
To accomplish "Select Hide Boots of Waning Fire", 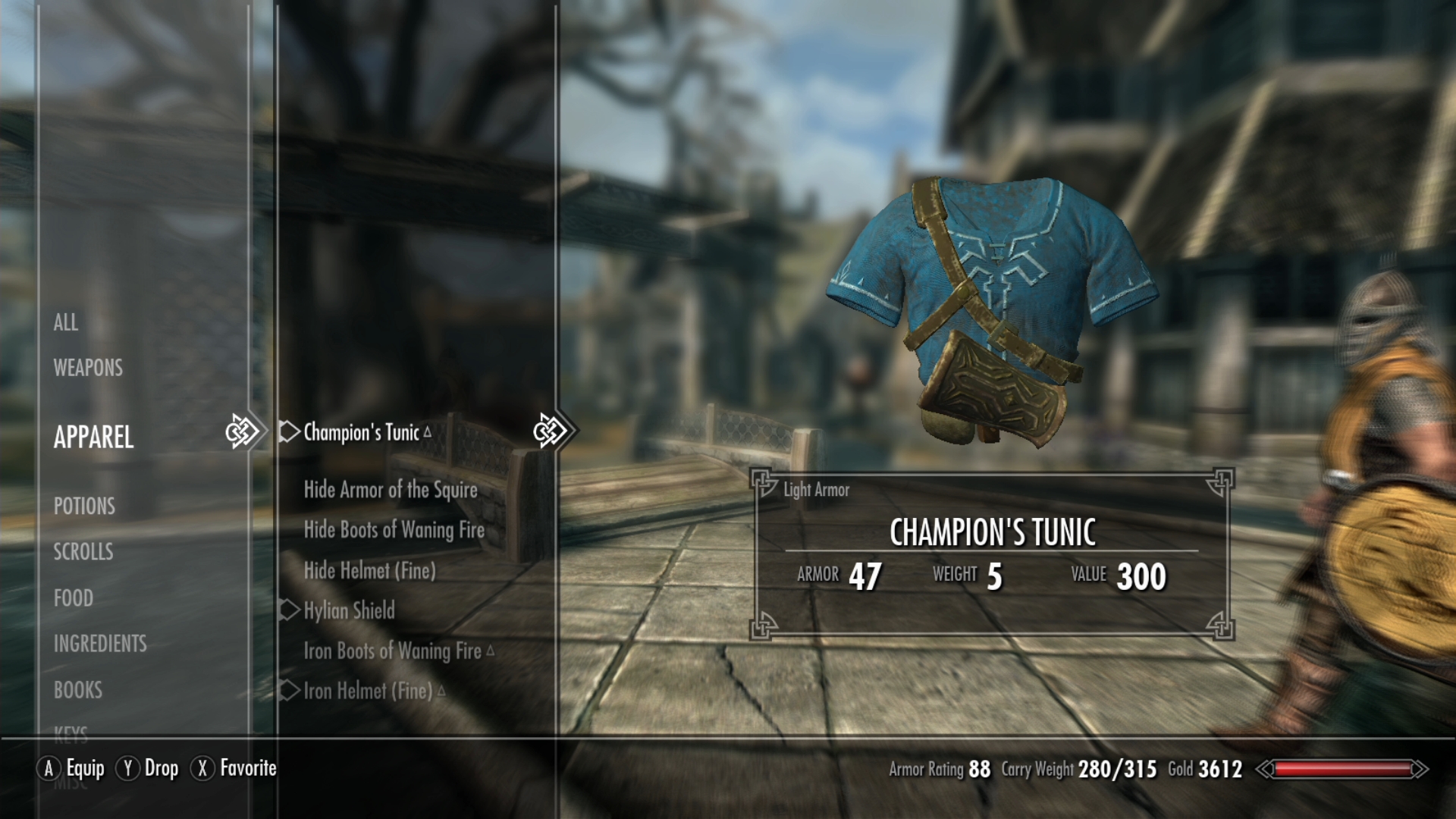I will pyautogui.click(x=394, y=531).
